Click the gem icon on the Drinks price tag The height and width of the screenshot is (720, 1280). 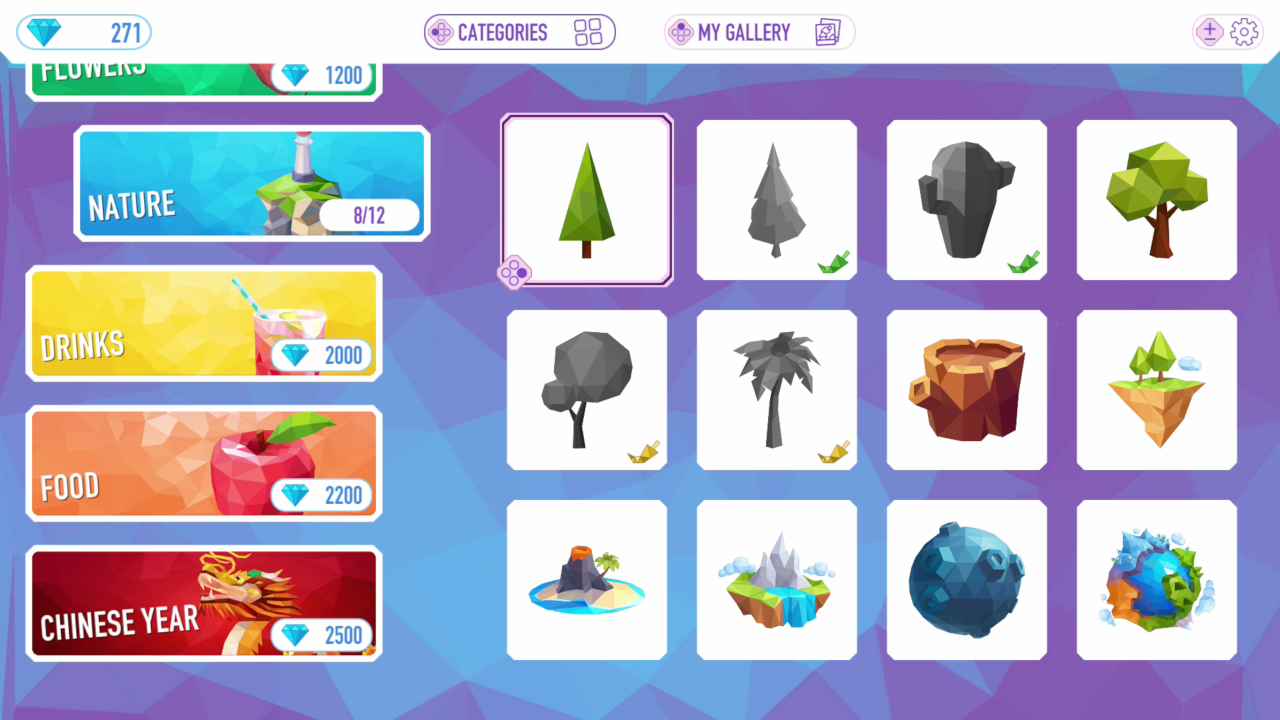pyautogui.click(x=295, y=356)
